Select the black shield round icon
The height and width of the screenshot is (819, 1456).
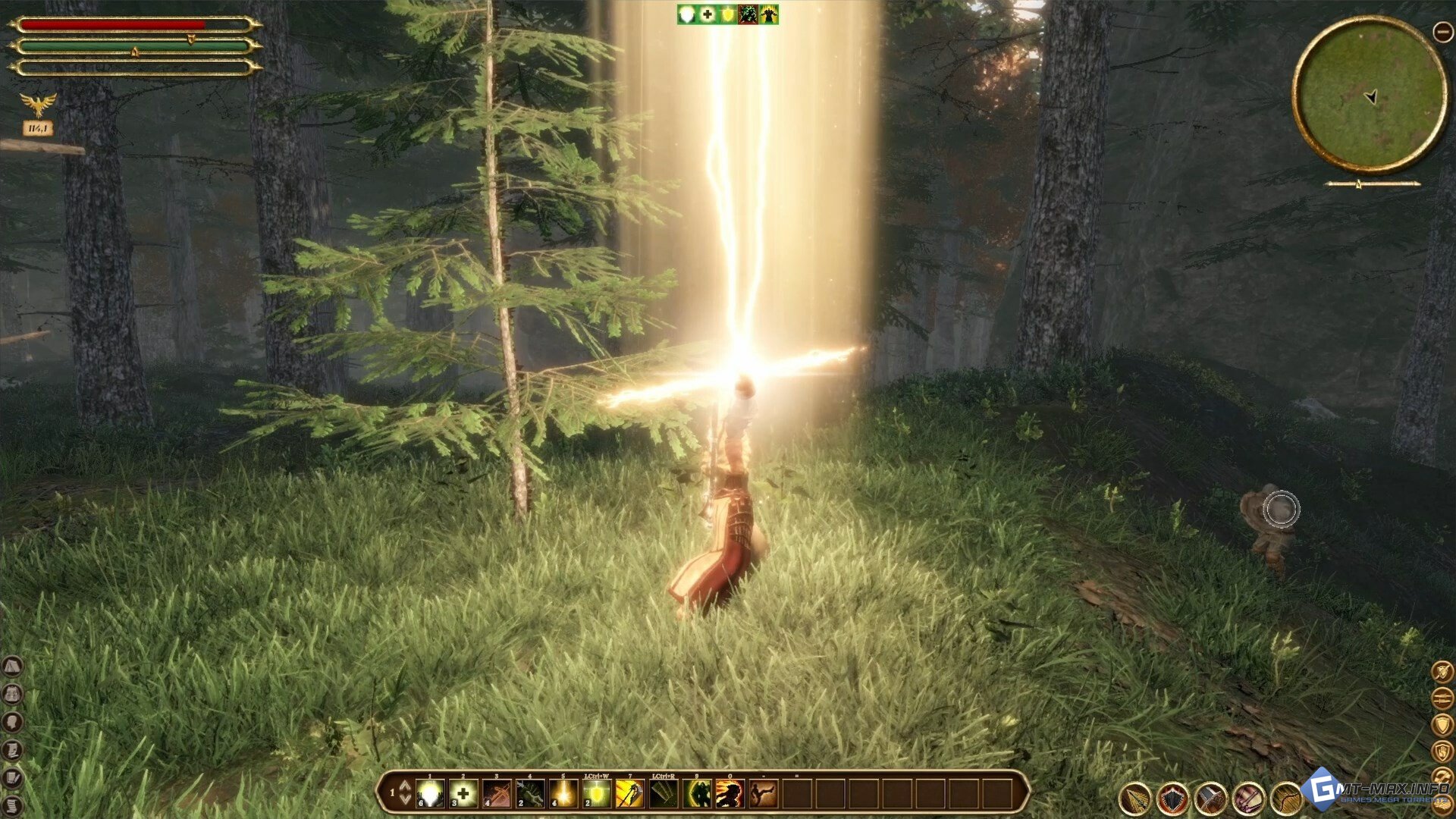click(1173, 799)
